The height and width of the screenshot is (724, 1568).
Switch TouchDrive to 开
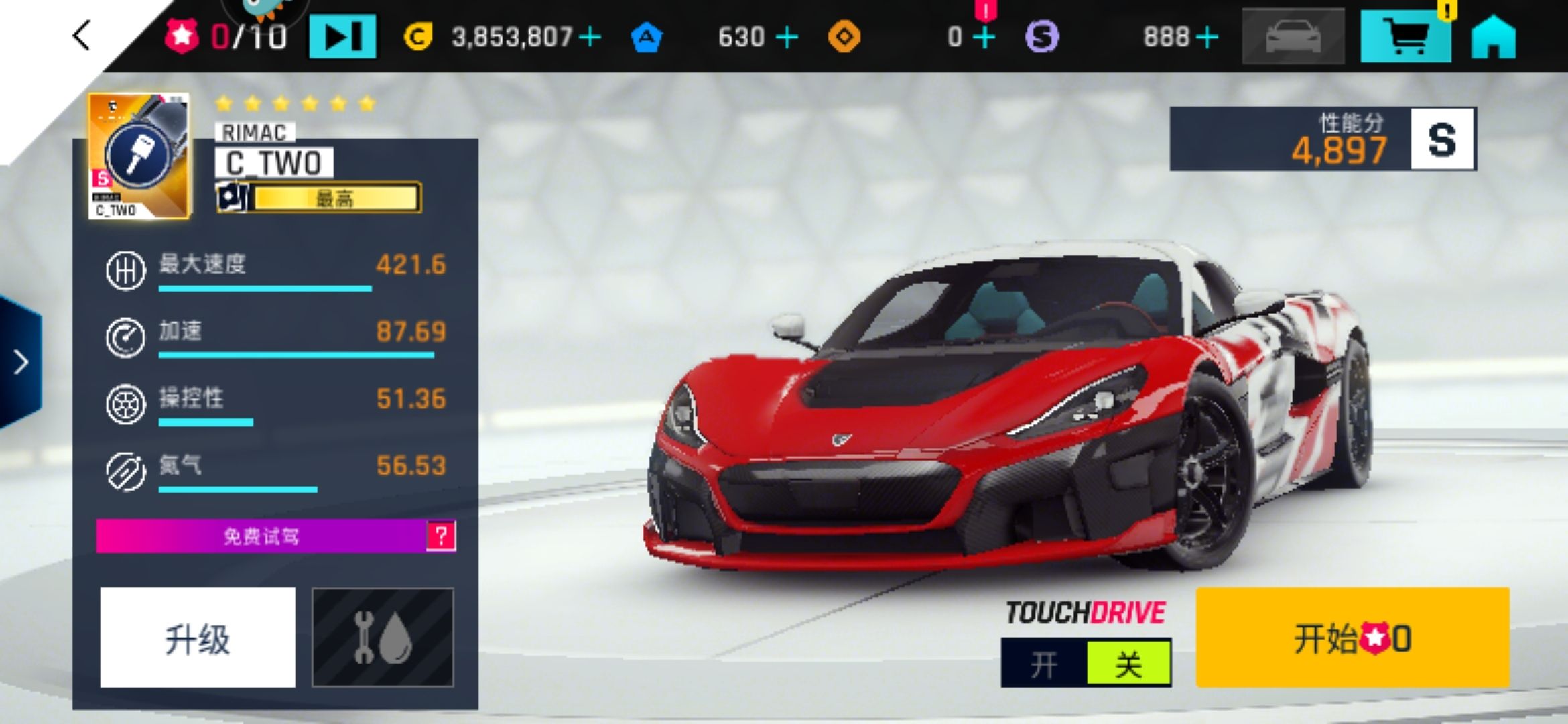[1043, 664]
